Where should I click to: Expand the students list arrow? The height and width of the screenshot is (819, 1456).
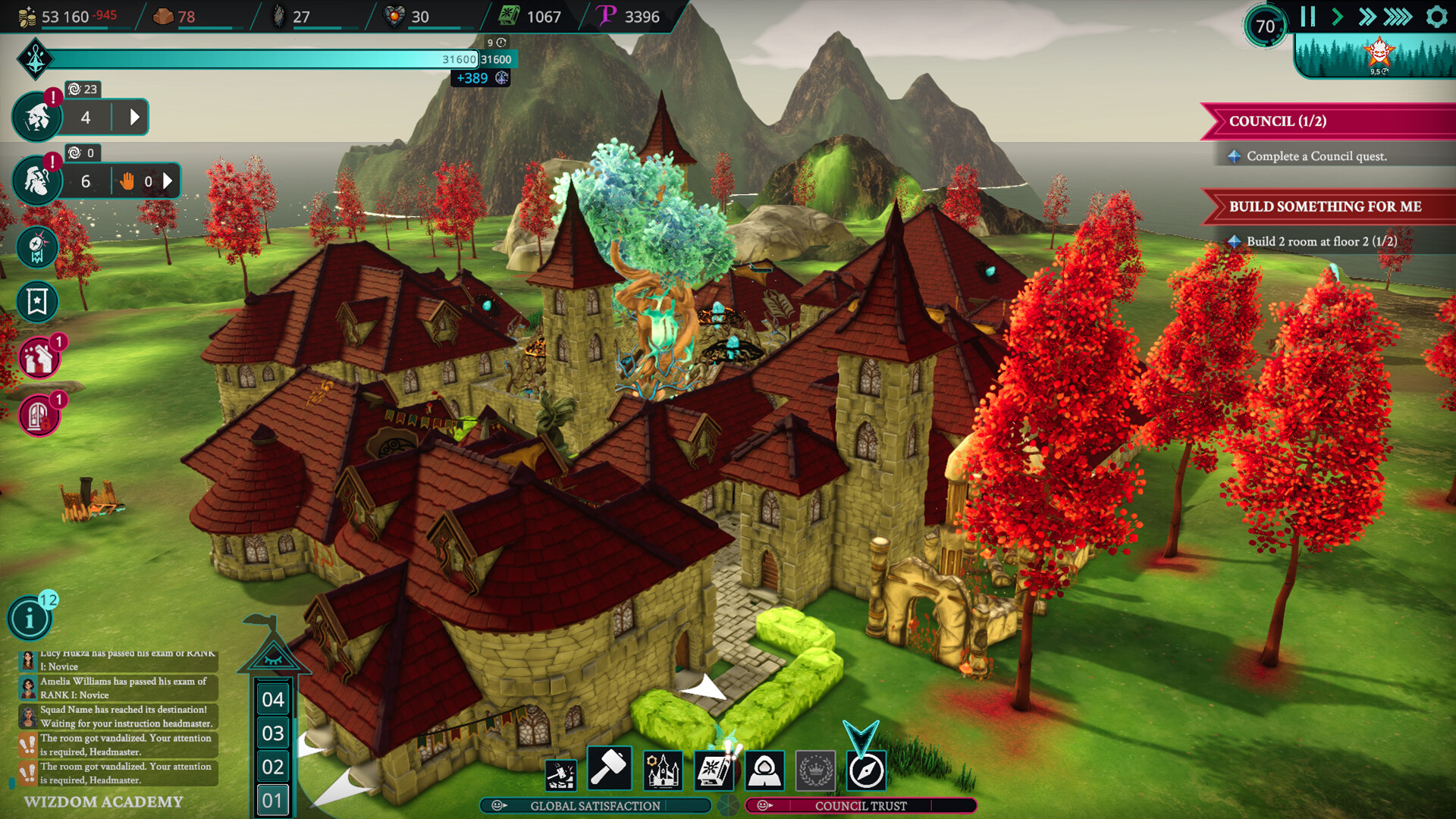click(134, 118)
